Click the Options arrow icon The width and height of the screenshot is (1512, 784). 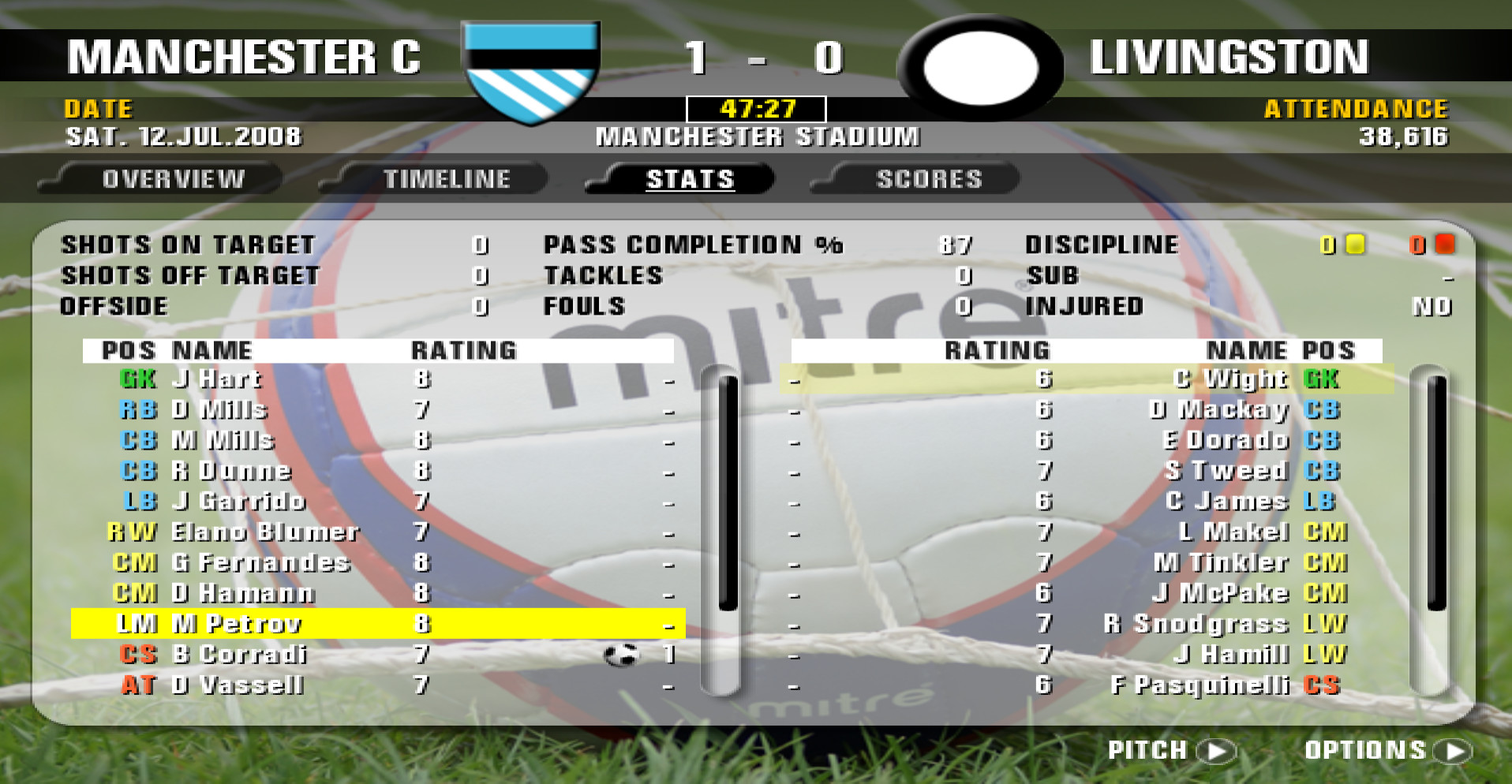pos(1454,751)
